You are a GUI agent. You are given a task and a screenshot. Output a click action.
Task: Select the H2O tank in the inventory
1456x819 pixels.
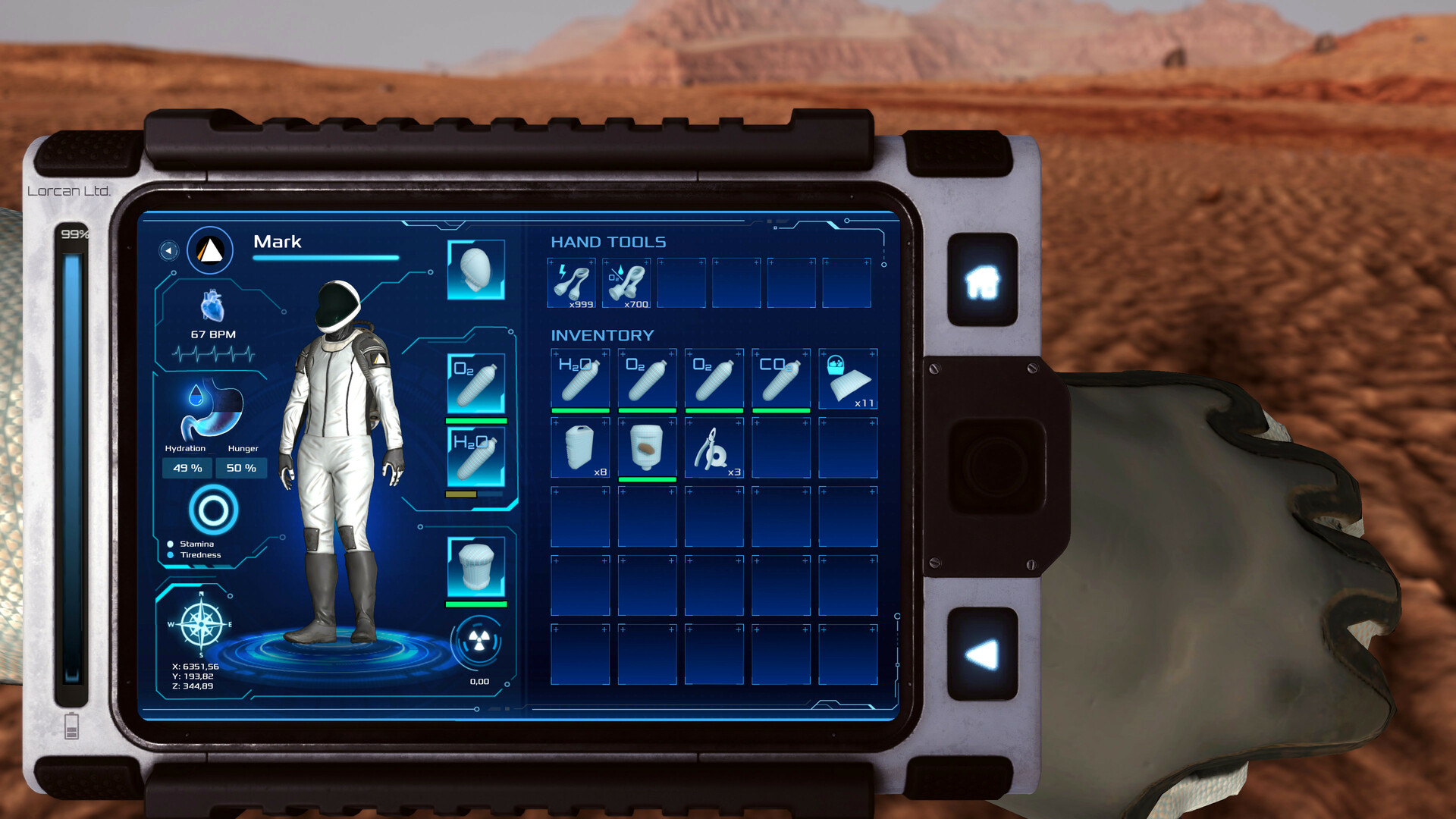pos(580,379)
